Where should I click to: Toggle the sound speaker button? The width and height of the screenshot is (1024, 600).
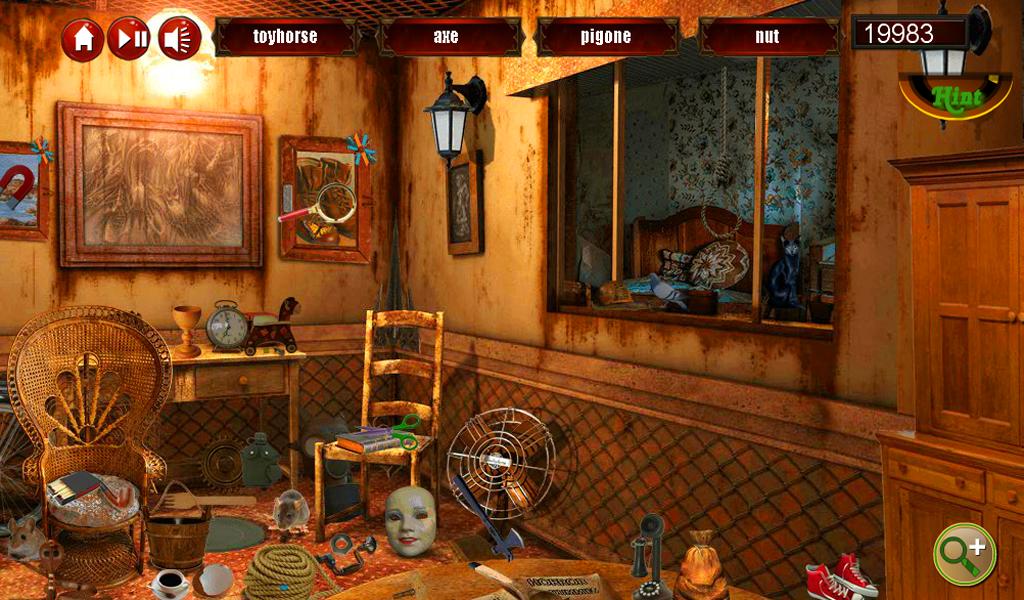179,39
